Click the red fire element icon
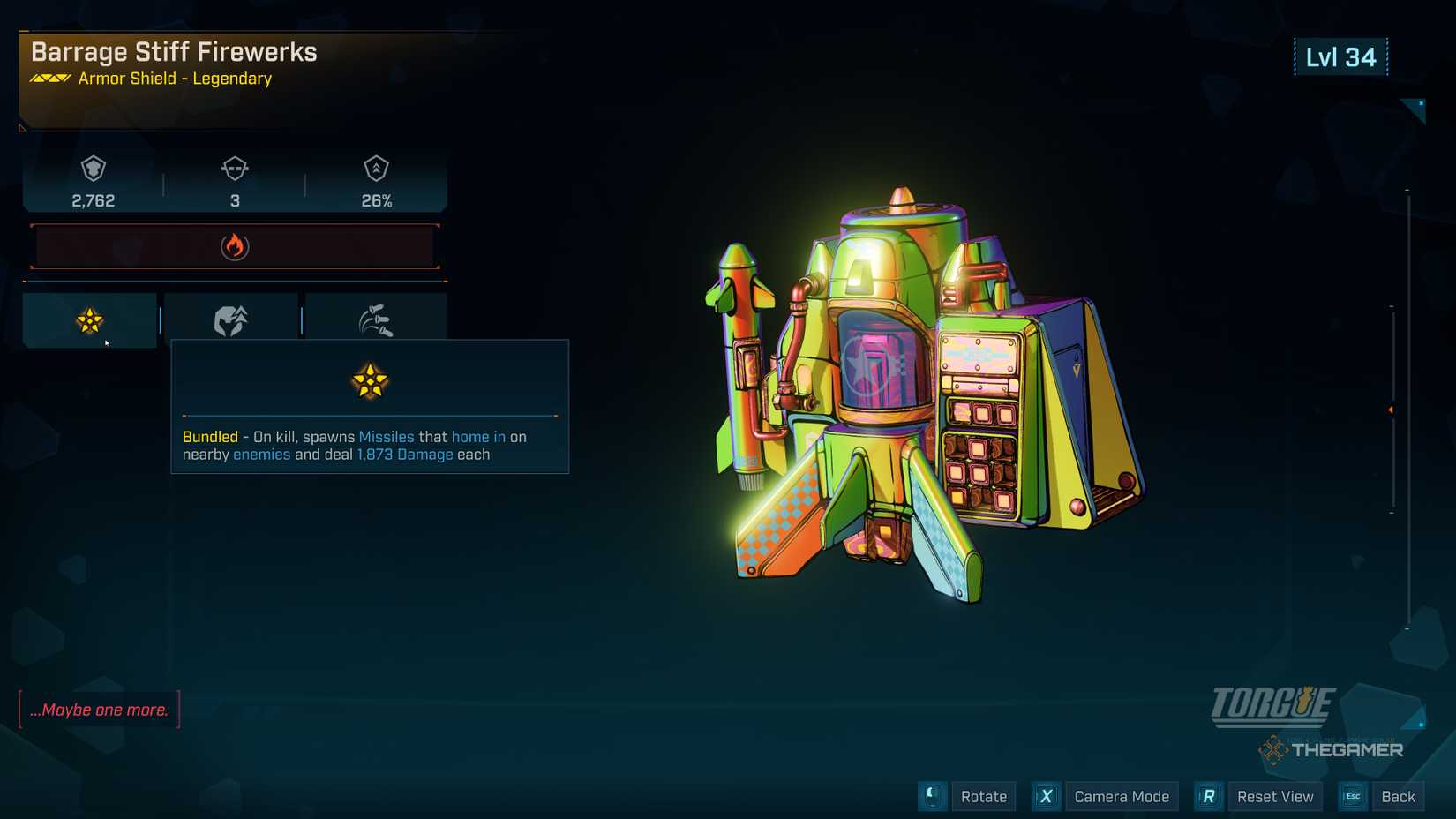Viewport: 1456px width, 819px height. [234, 246]
